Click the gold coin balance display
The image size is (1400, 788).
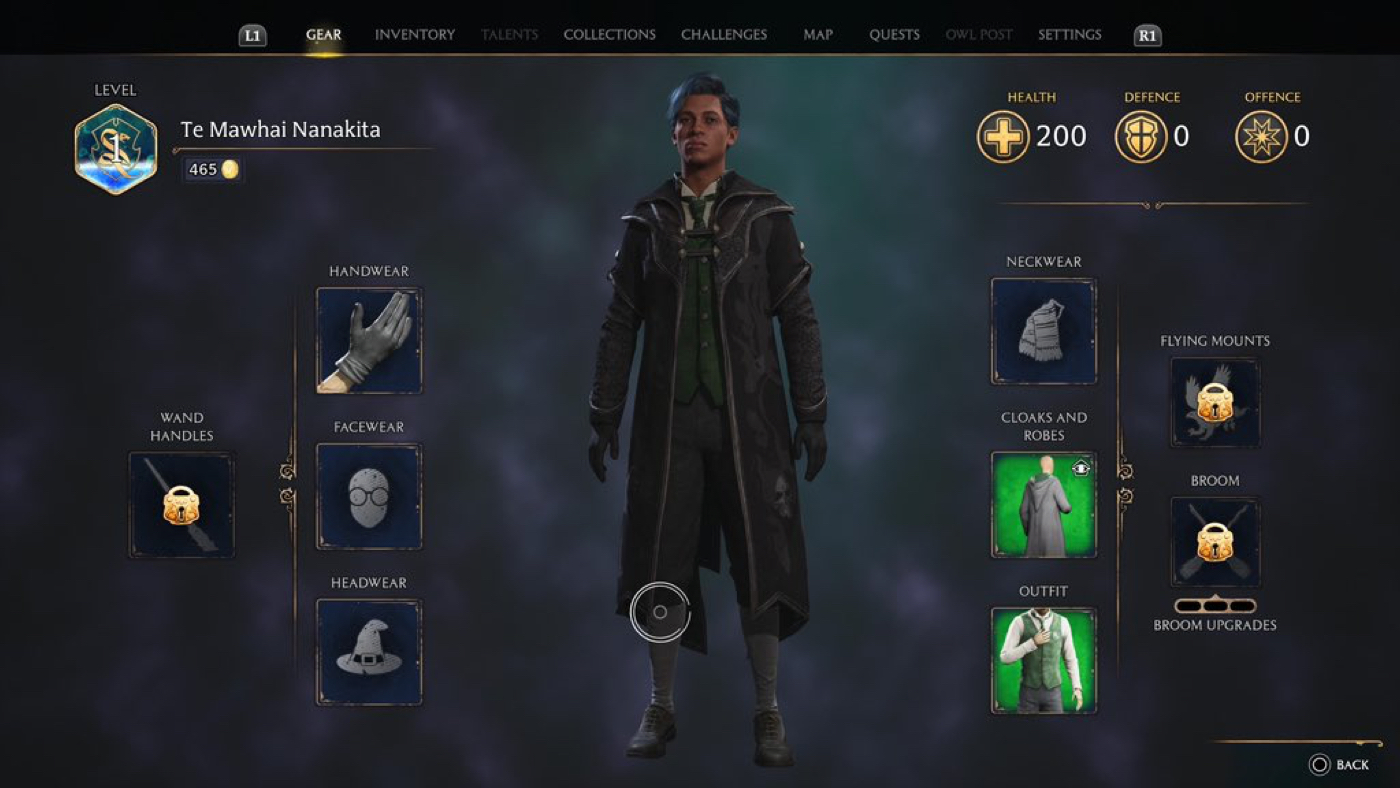click(212, 169)
